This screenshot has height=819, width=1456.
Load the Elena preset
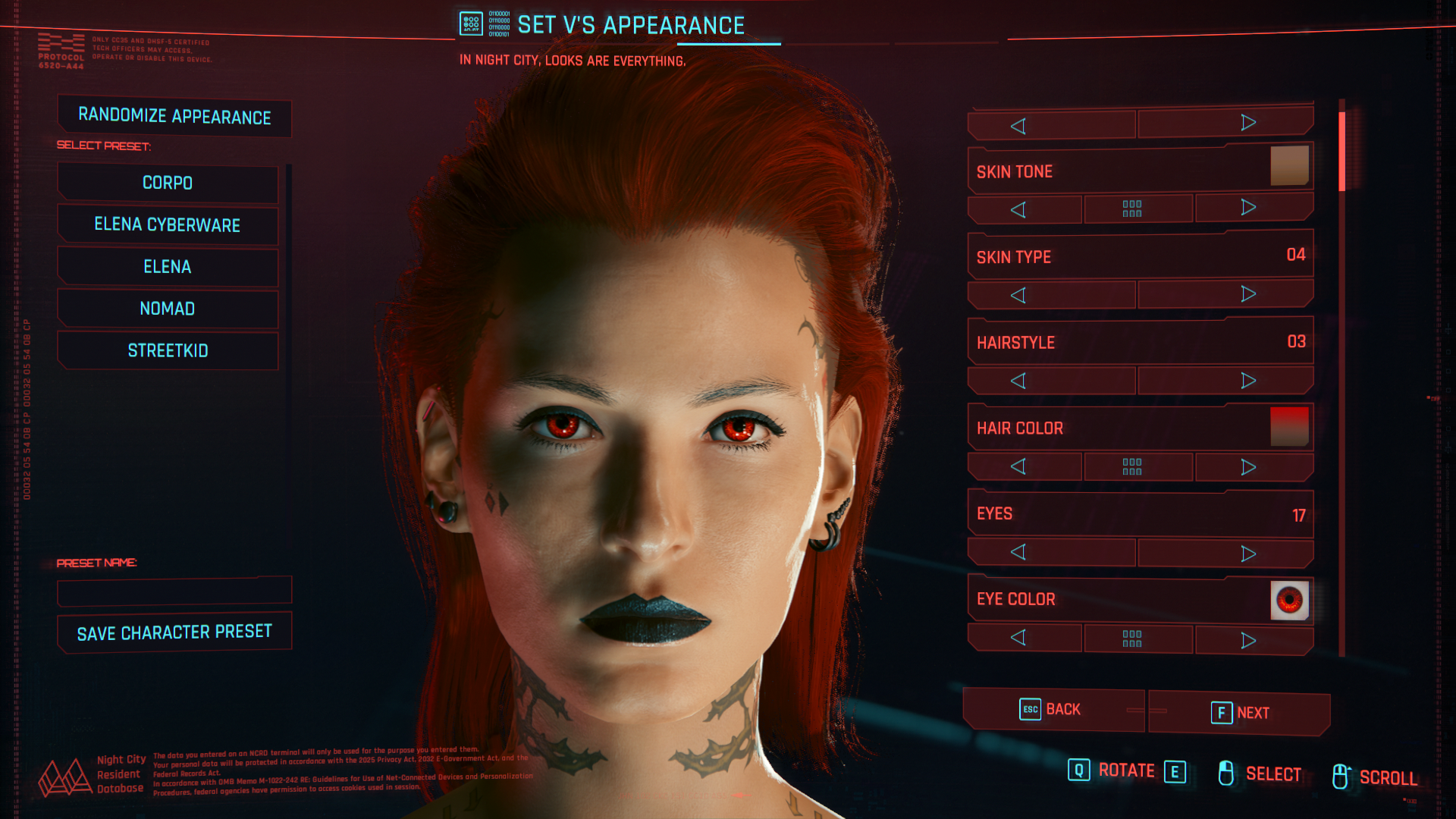point(168,267)
